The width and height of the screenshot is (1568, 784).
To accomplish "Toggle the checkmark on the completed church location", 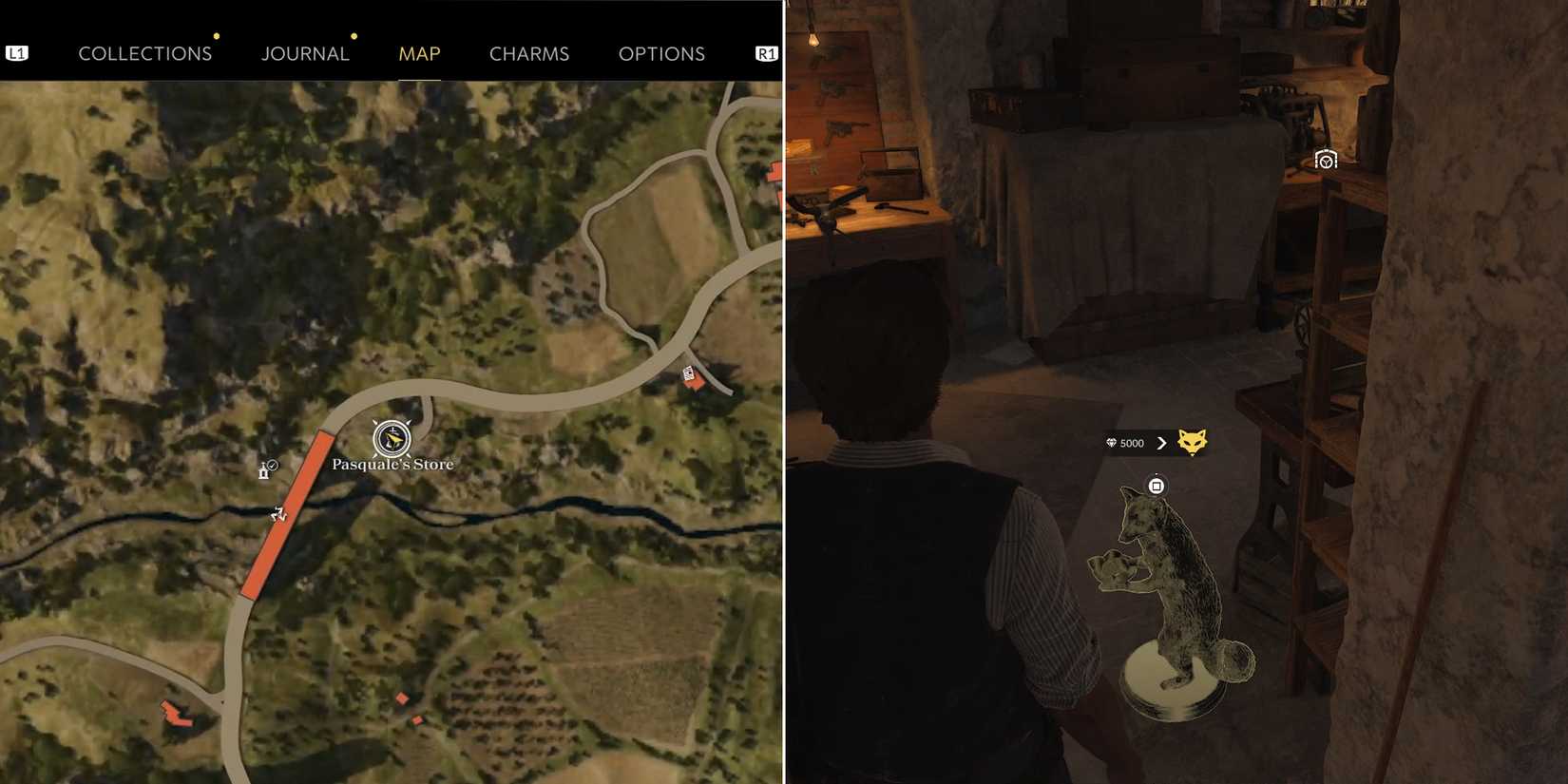I will point(272,463).
